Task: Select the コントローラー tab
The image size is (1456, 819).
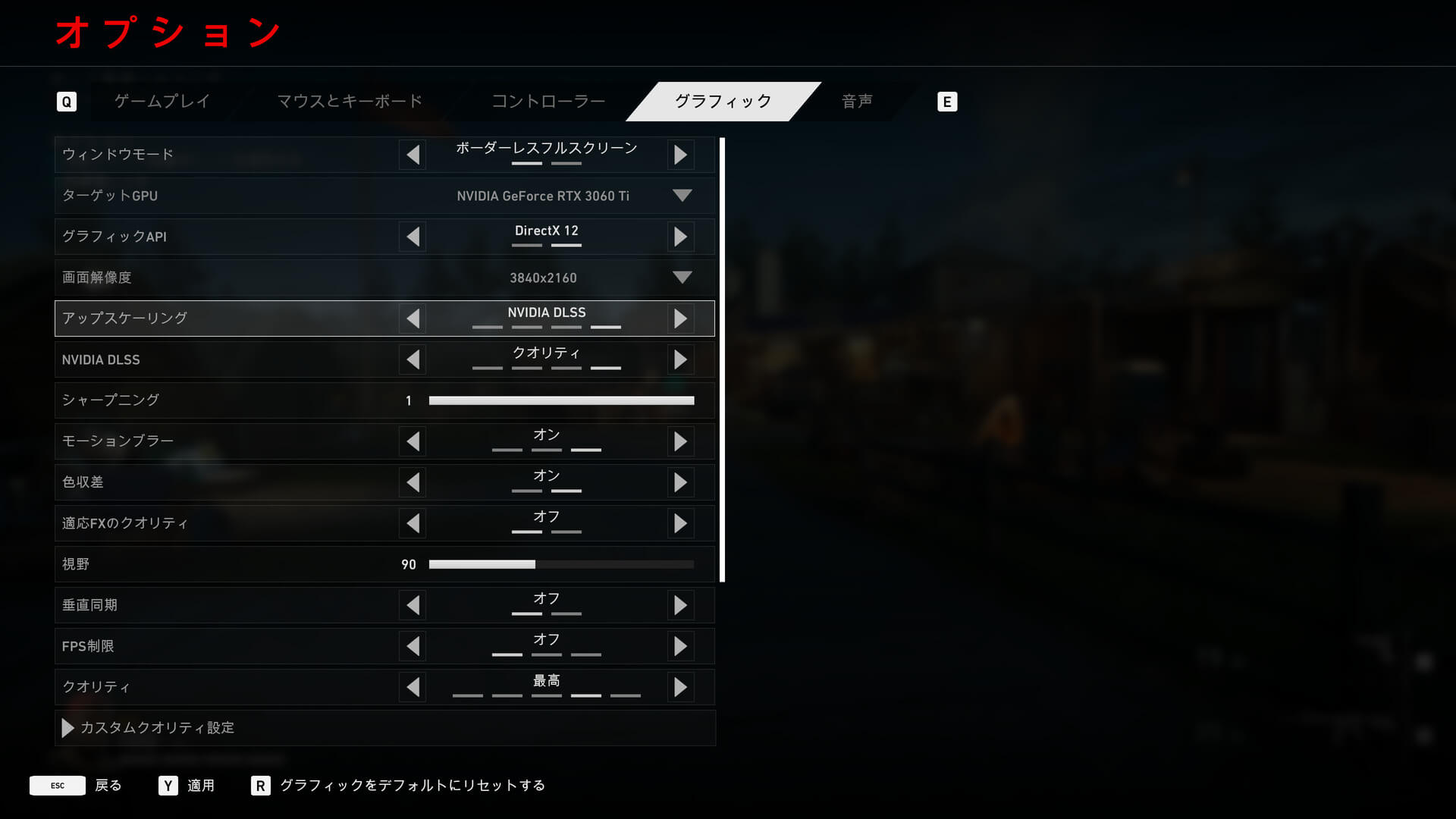Action: tap(548, 102)
